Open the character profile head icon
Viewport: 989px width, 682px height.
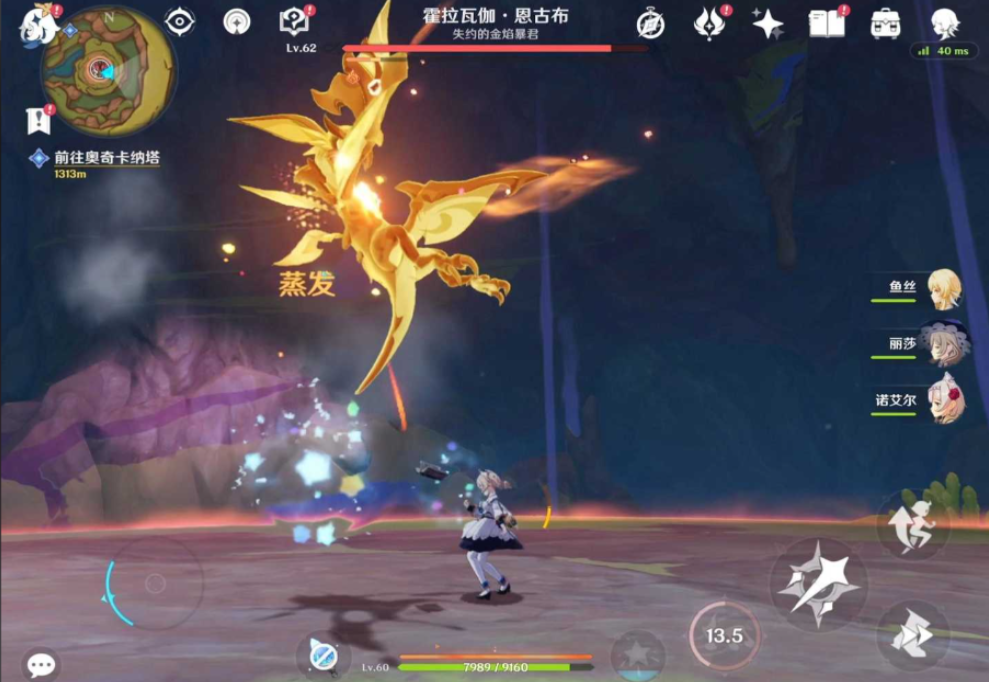(945, 22)
